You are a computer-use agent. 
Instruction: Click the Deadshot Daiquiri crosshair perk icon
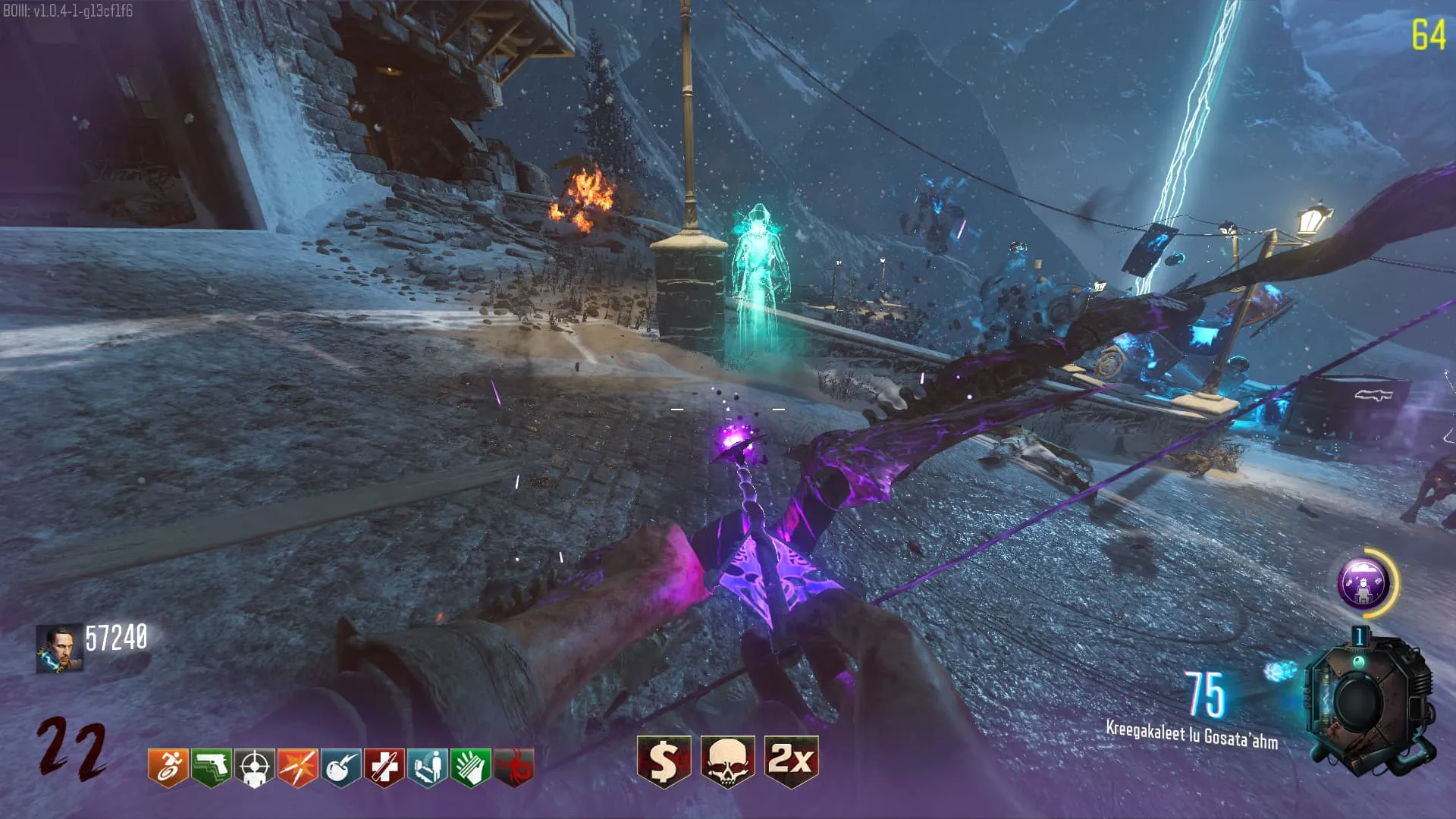click(x=254, y=767)
